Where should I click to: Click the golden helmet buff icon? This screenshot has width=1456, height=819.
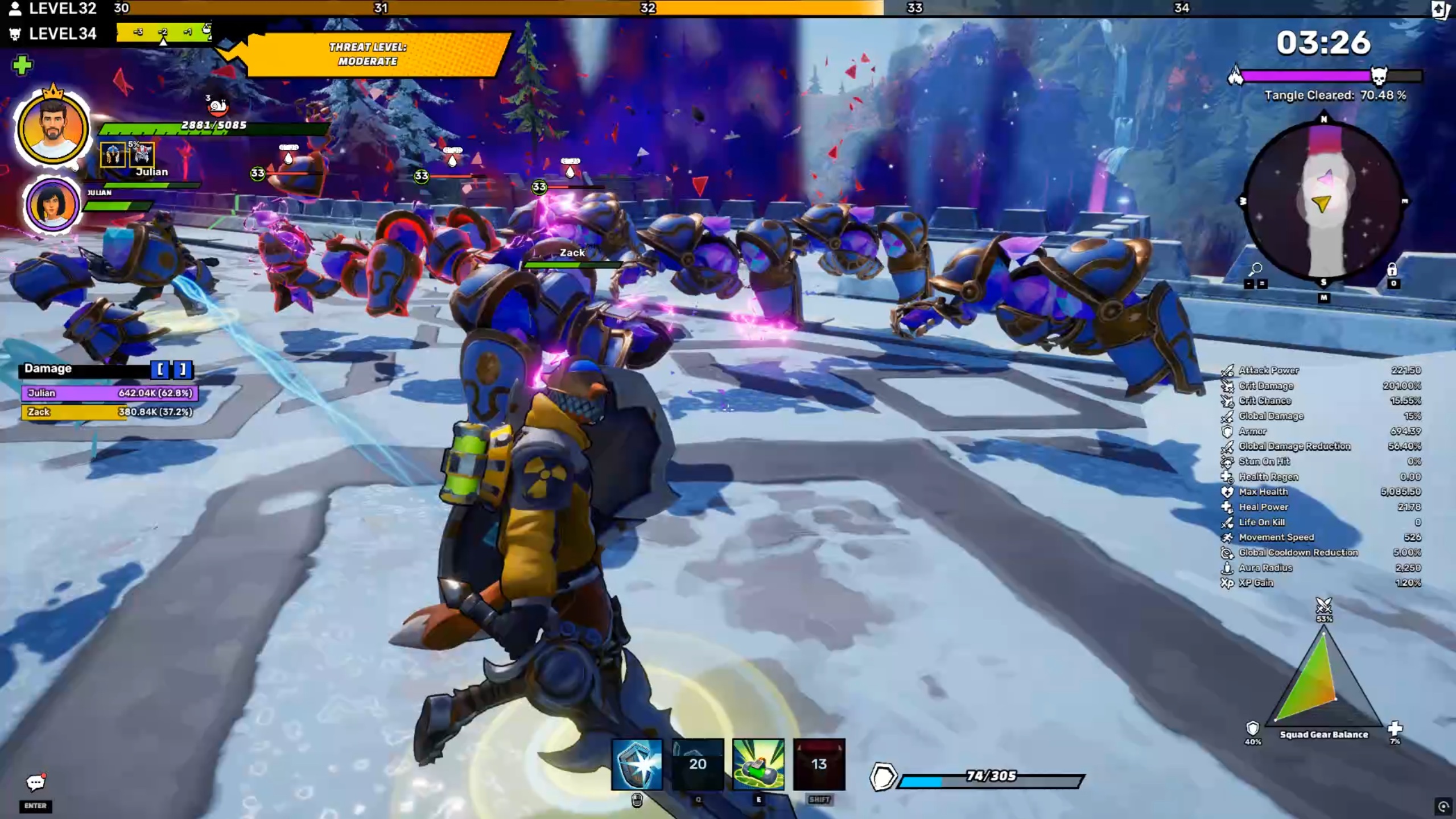tap(112, 155)
